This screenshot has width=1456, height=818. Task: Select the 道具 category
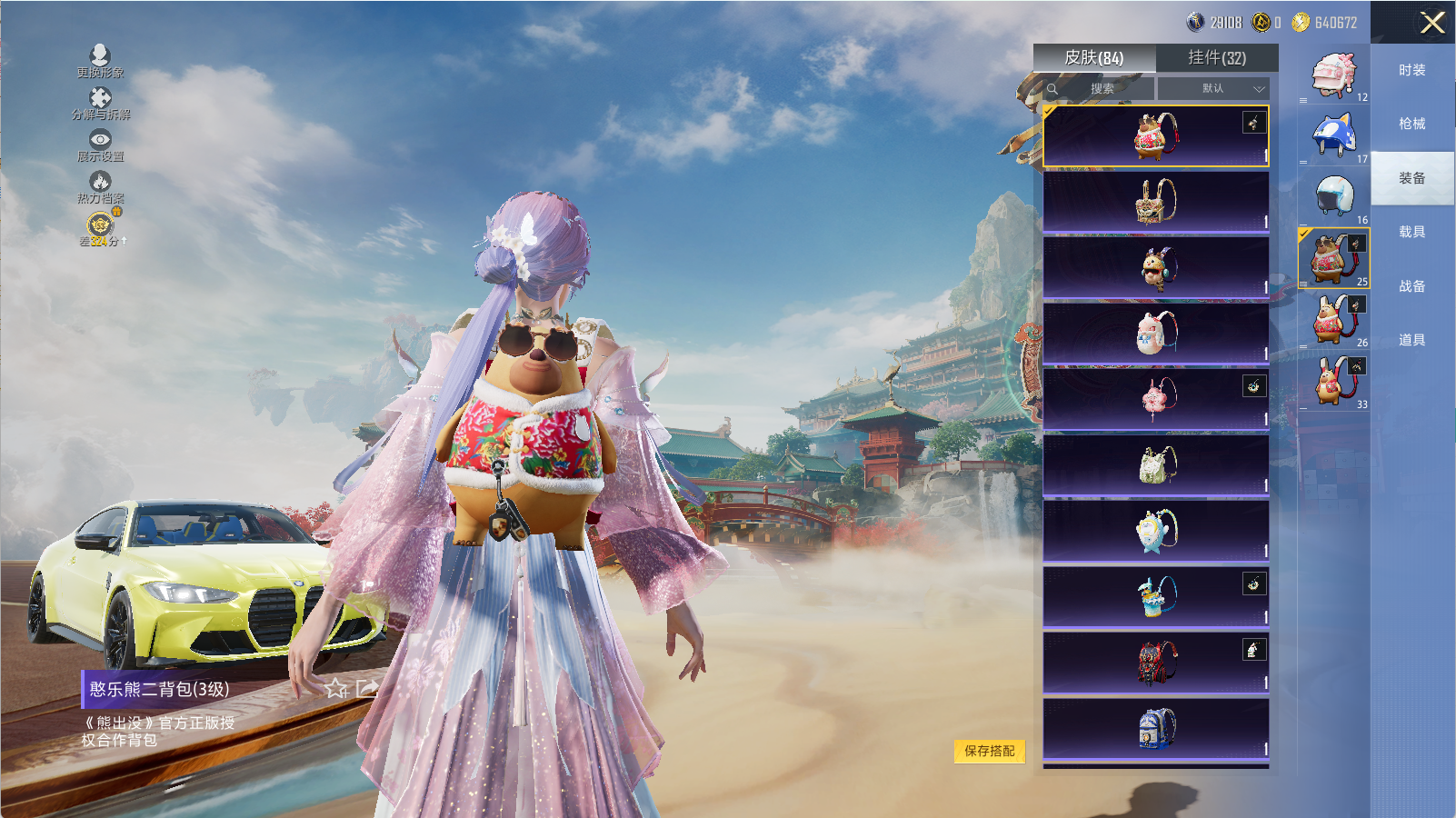coord(1411,340)
